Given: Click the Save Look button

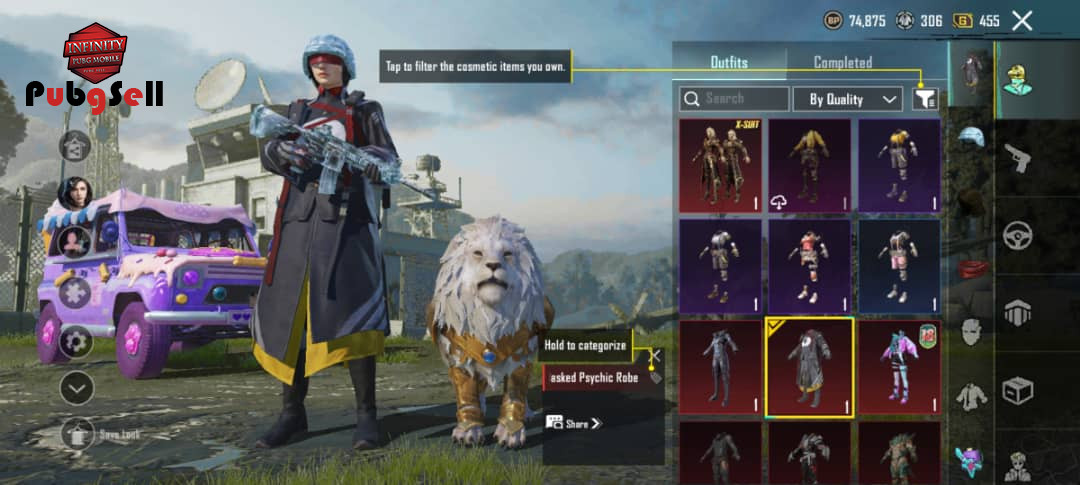Looking at the screenshot, I should coord(78,434).
